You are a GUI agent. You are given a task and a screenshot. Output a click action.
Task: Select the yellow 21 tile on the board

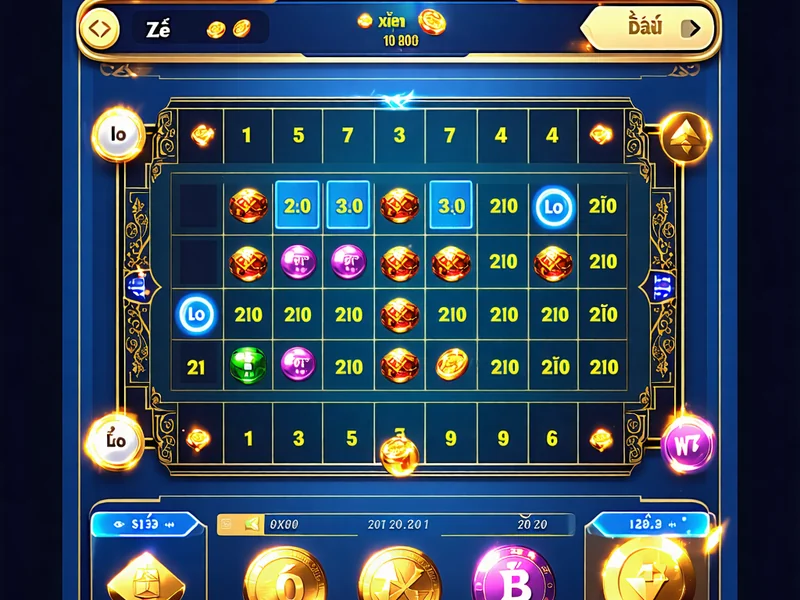coord(196,367)
